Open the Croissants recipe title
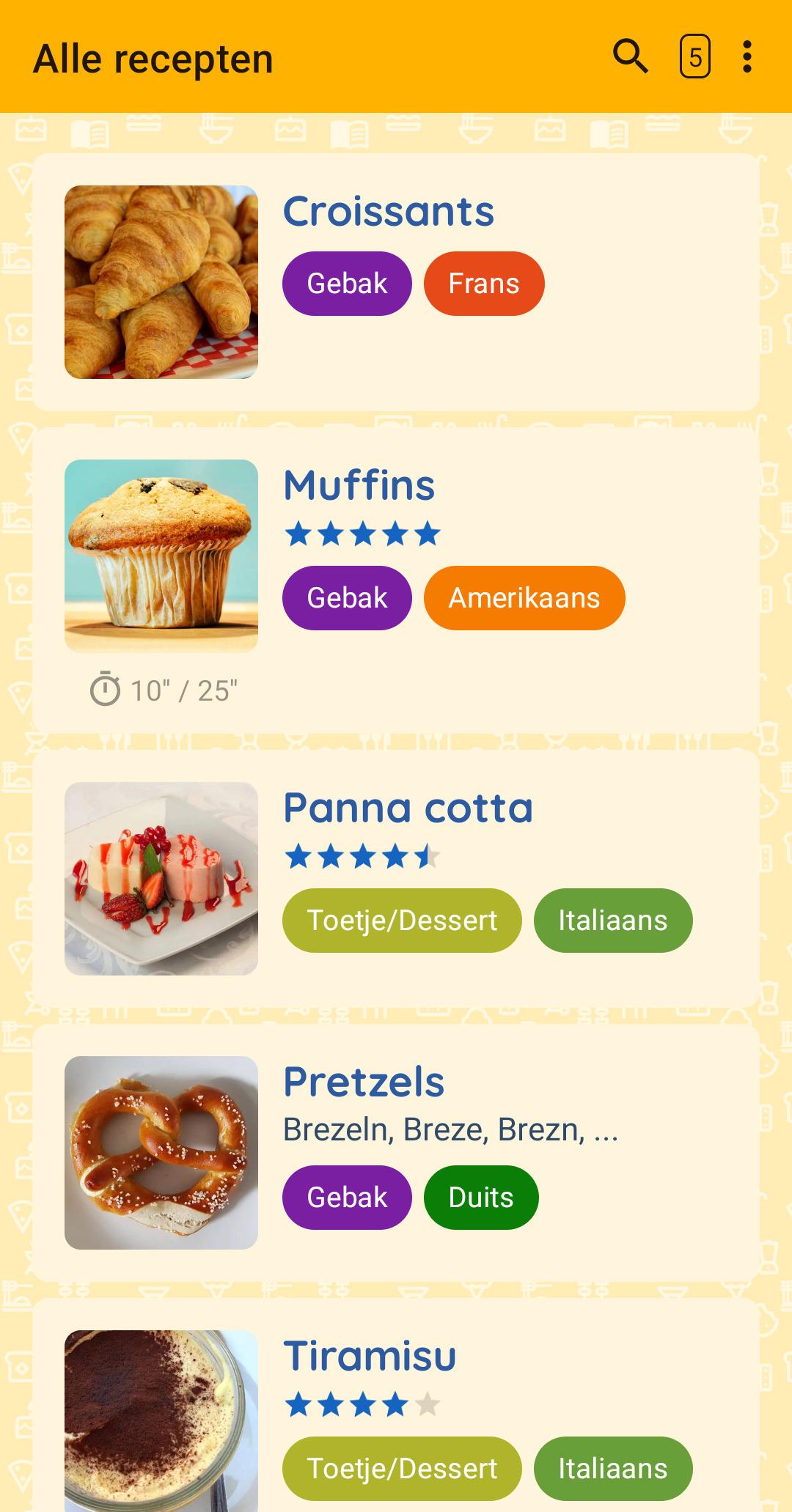 pos(389,211)
